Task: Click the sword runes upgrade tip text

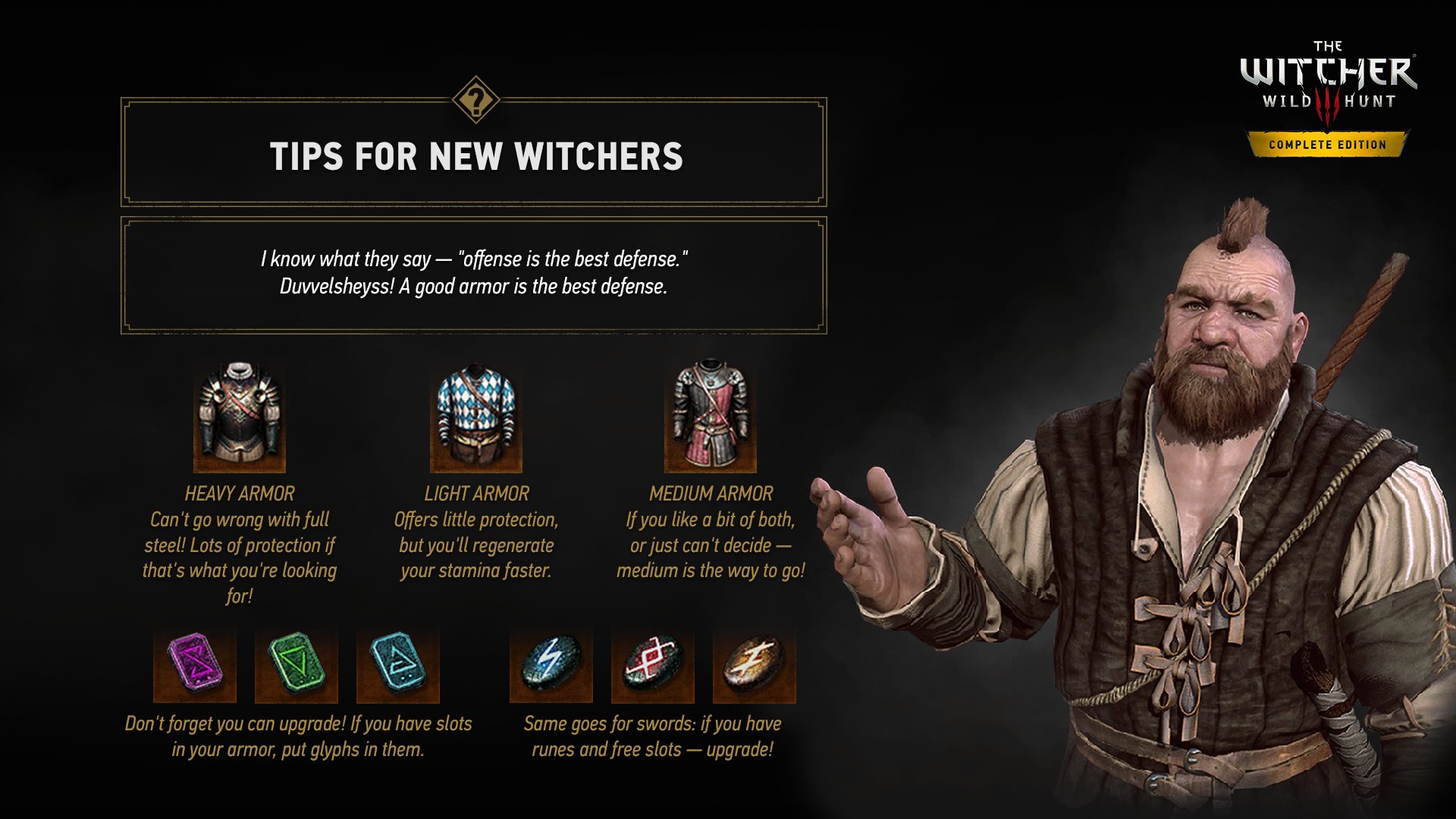Action: point(654,736)
